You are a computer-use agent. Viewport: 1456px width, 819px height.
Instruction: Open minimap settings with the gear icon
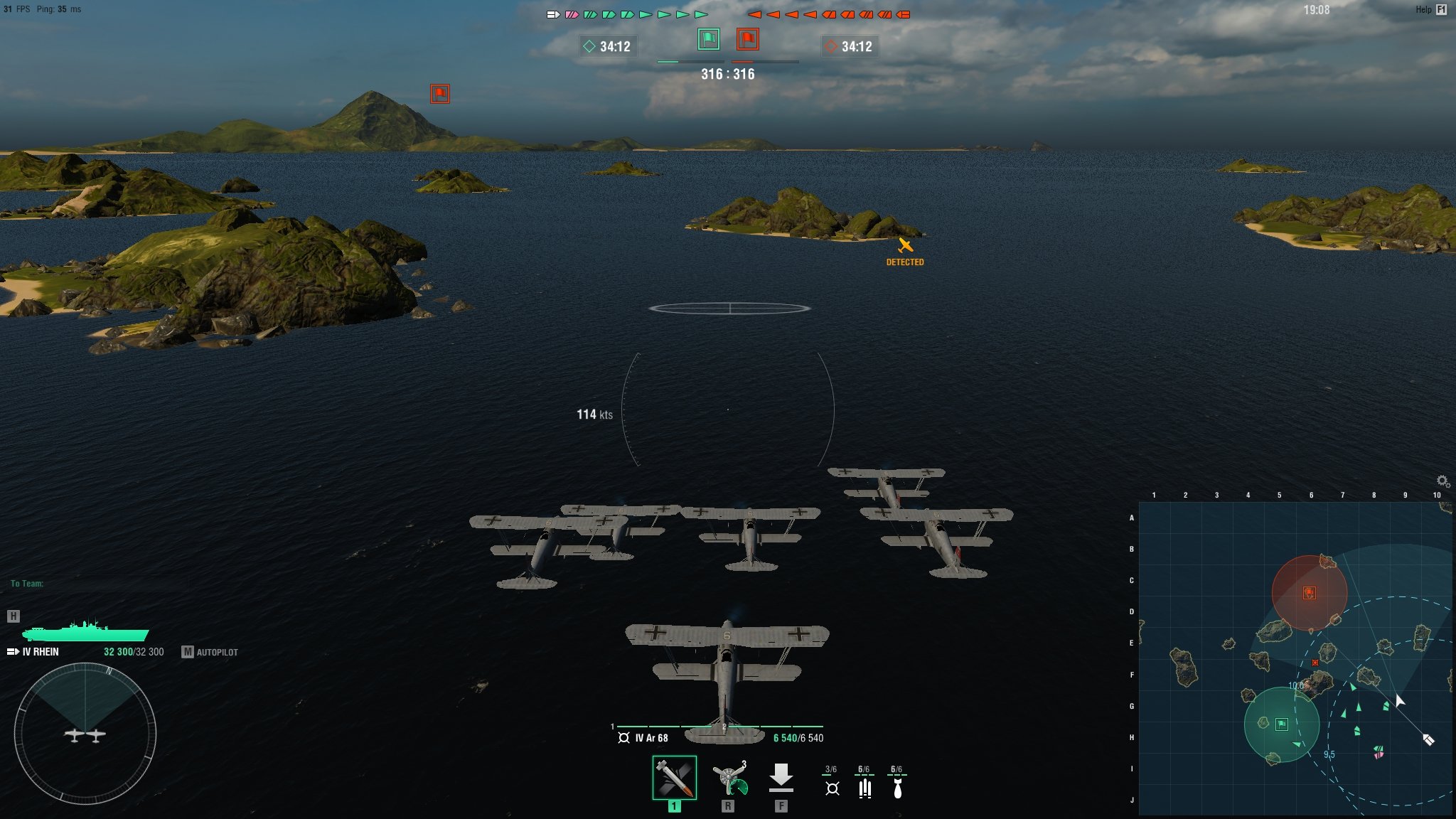(1442, 481)
